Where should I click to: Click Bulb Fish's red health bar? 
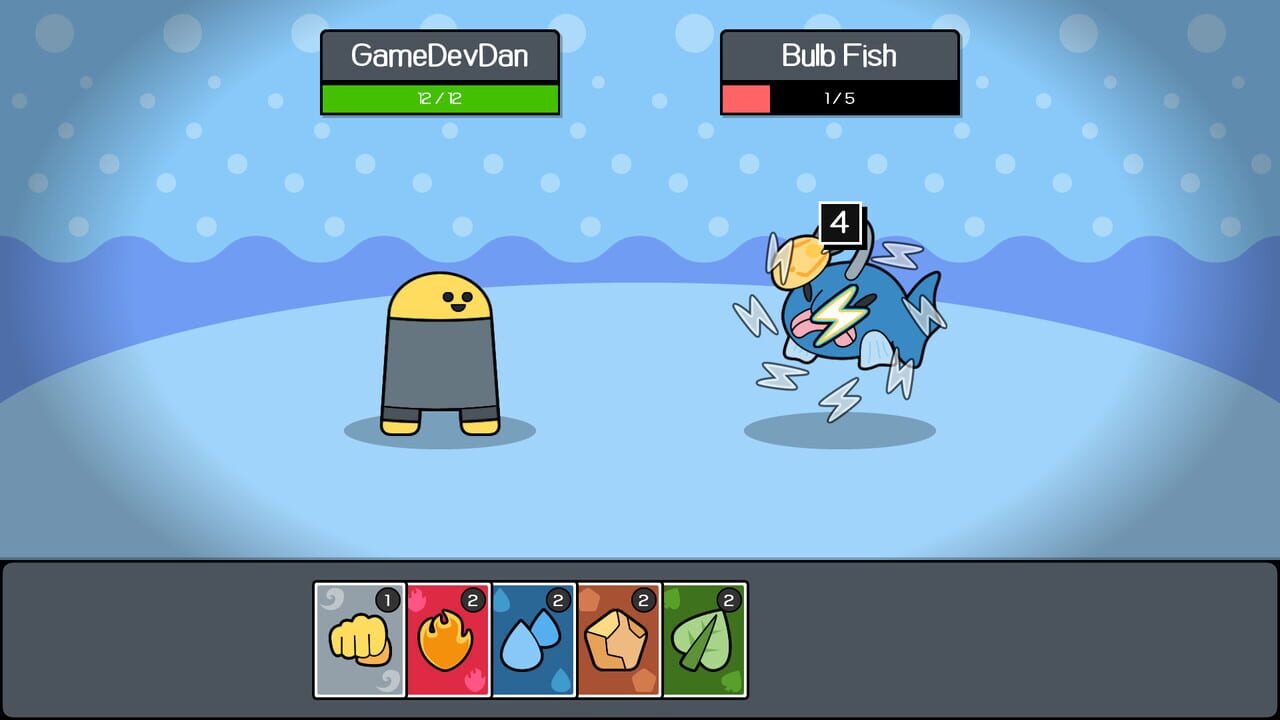[x=745, y=100]
